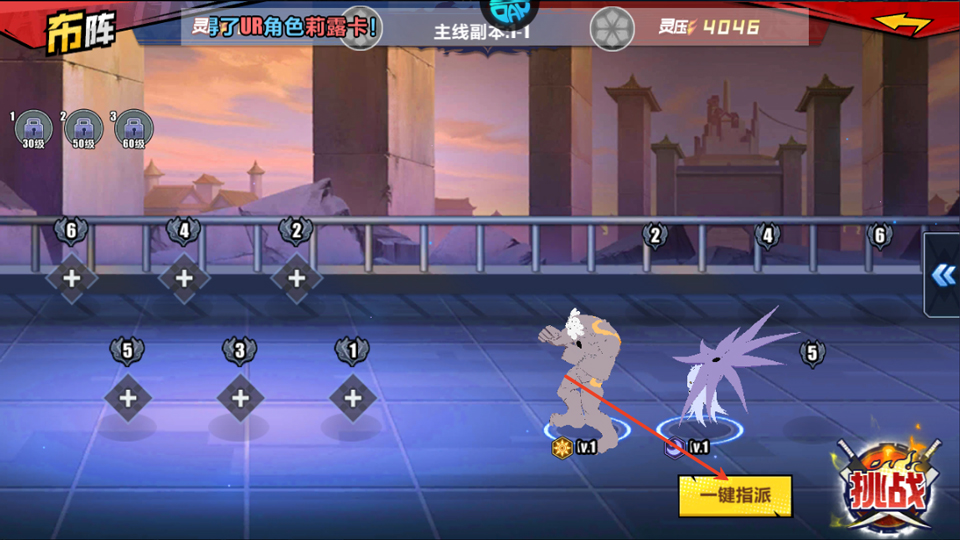960x540 pixels.
Task: Add a character to left formation slot 5
Action: 128,398
